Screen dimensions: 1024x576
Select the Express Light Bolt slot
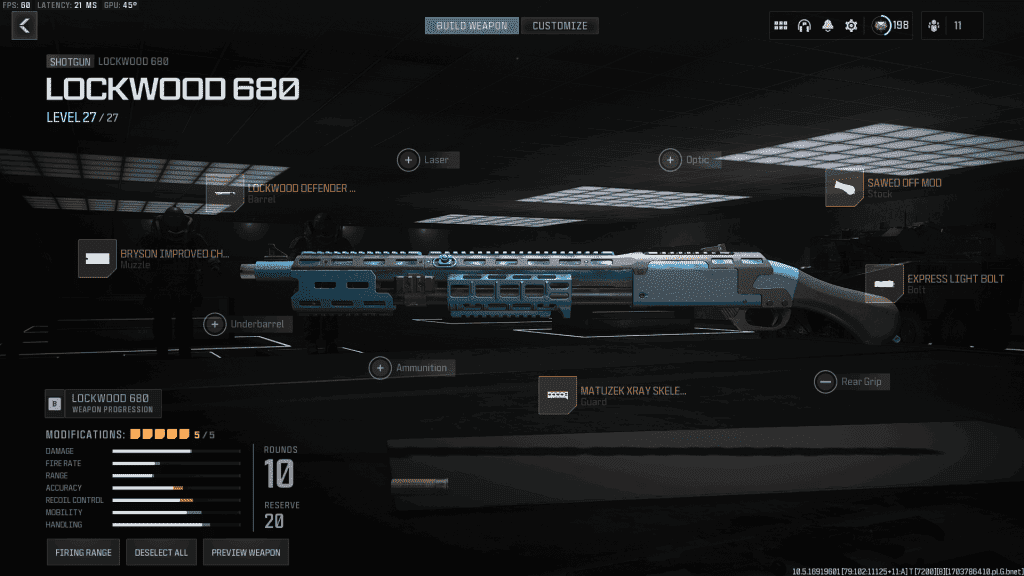click(884, 284)
